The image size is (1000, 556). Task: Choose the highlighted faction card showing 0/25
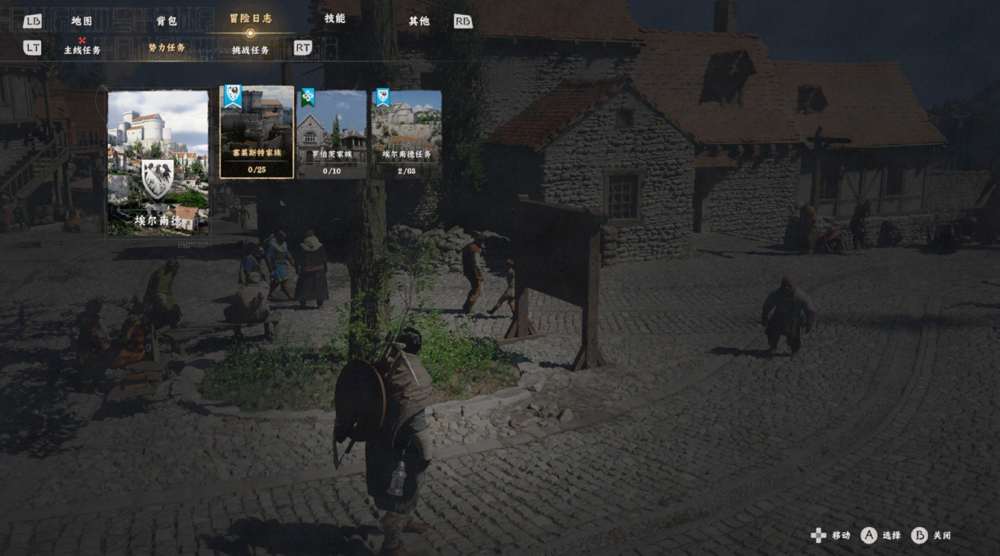pos(257,132)
